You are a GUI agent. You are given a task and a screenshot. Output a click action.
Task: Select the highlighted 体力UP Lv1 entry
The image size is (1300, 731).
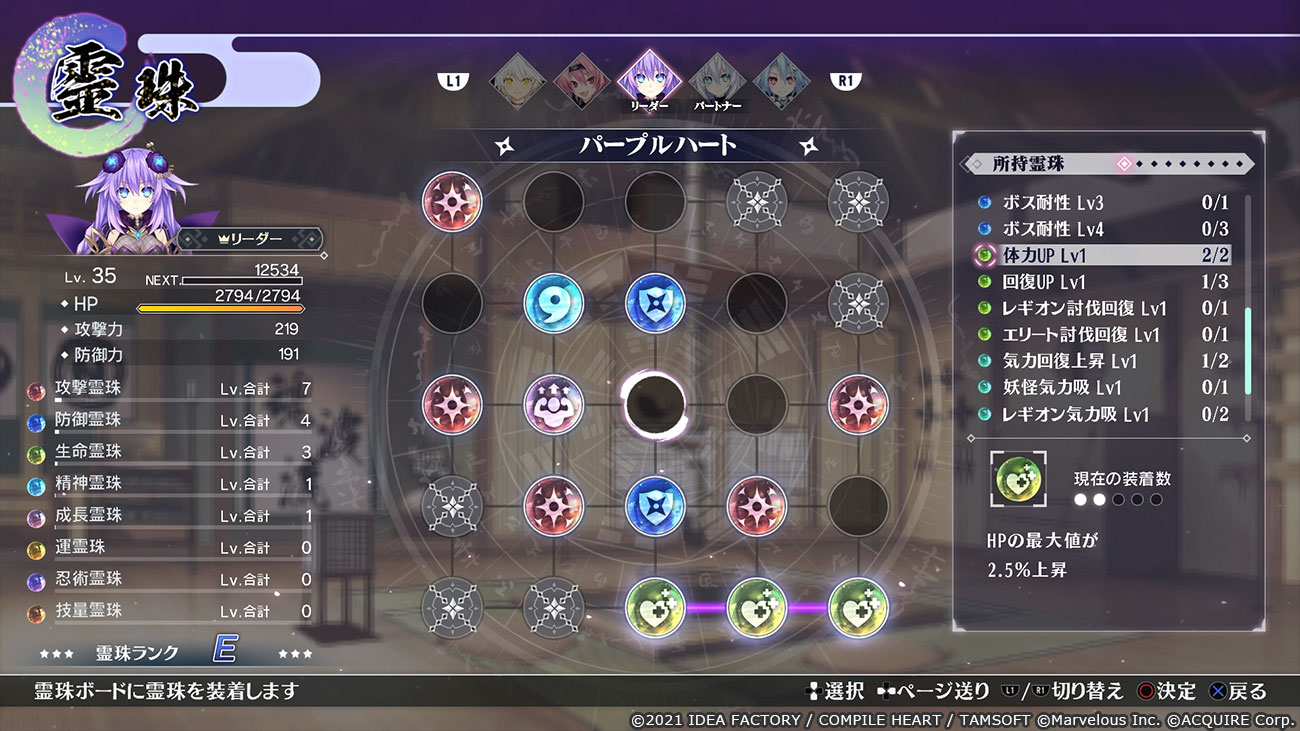point(1100,256)
